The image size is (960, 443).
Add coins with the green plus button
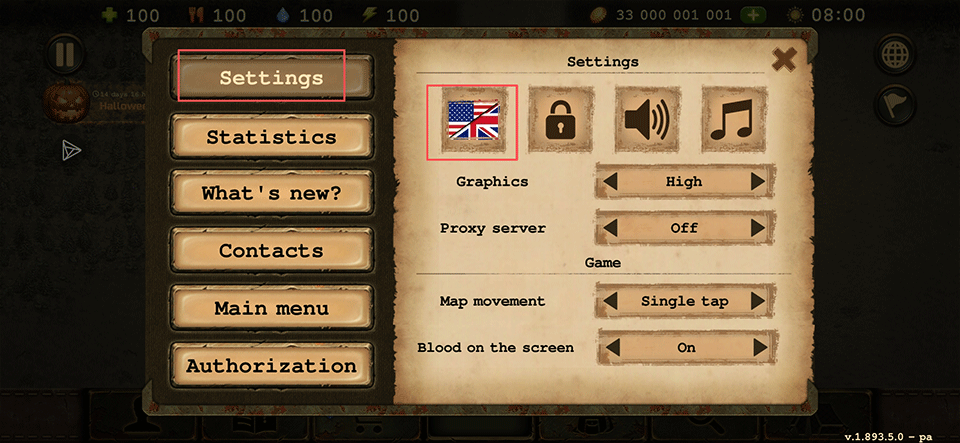click(753, 16)
